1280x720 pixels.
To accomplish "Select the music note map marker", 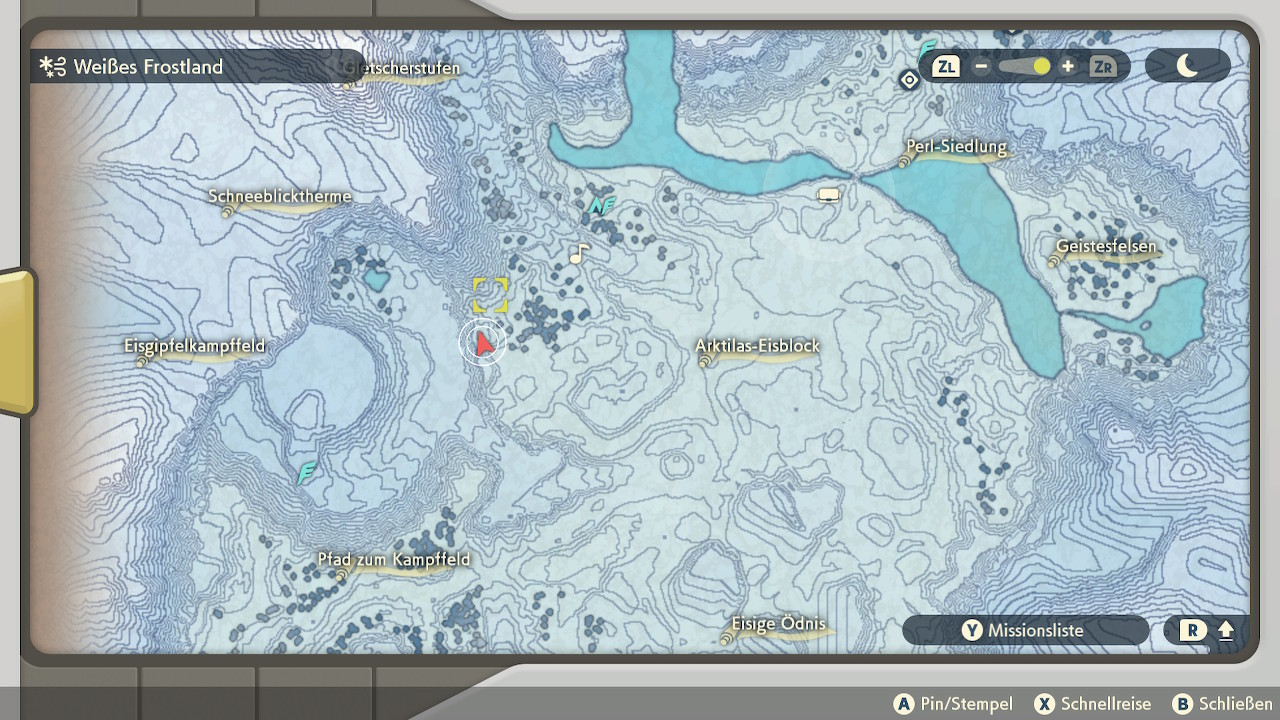I will (x=578, y=254).
